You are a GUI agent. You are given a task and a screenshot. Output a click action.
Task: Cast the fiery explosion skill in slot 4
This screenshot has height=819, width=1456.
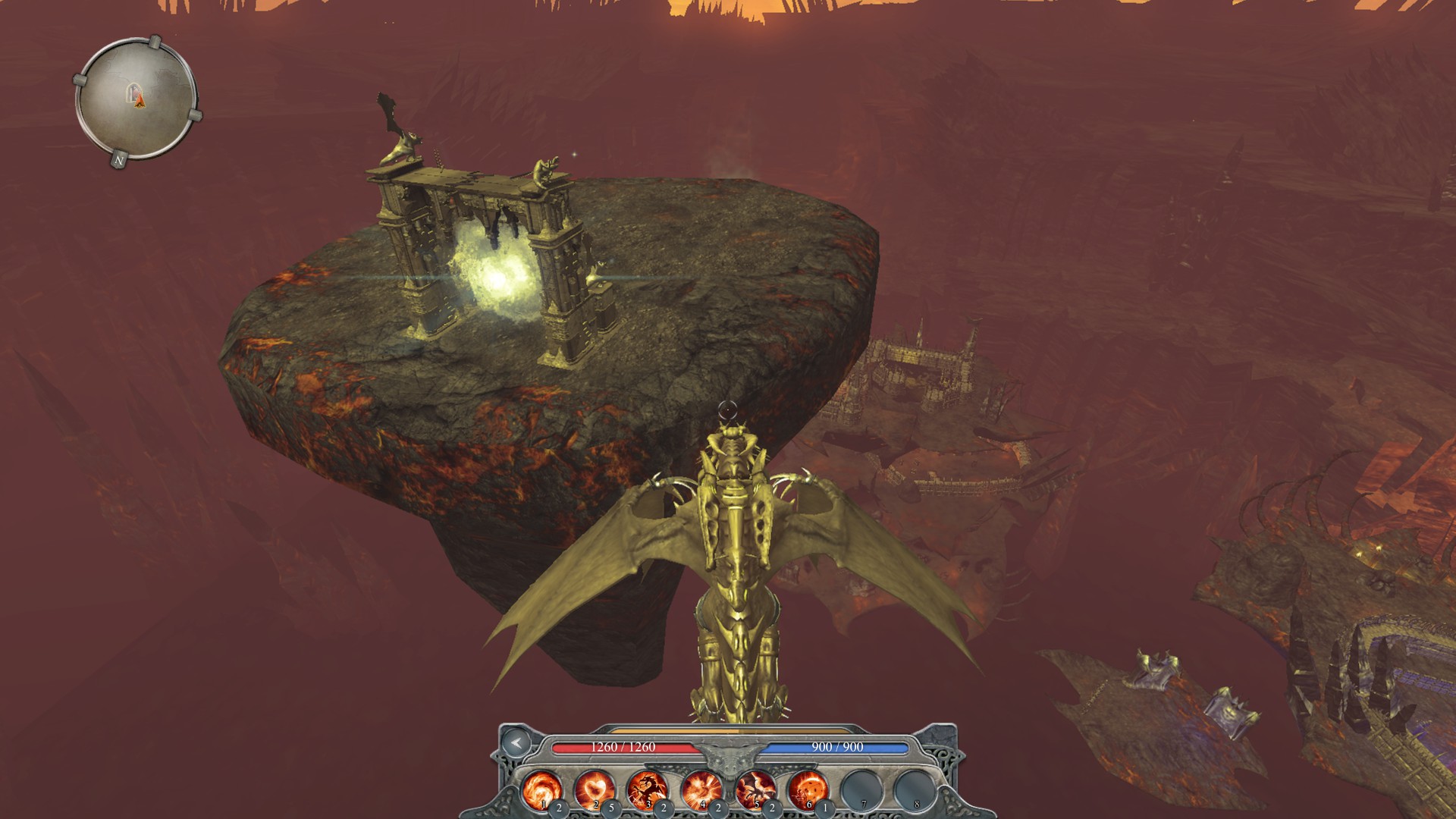pyautogui.click(x=702, y=790)
